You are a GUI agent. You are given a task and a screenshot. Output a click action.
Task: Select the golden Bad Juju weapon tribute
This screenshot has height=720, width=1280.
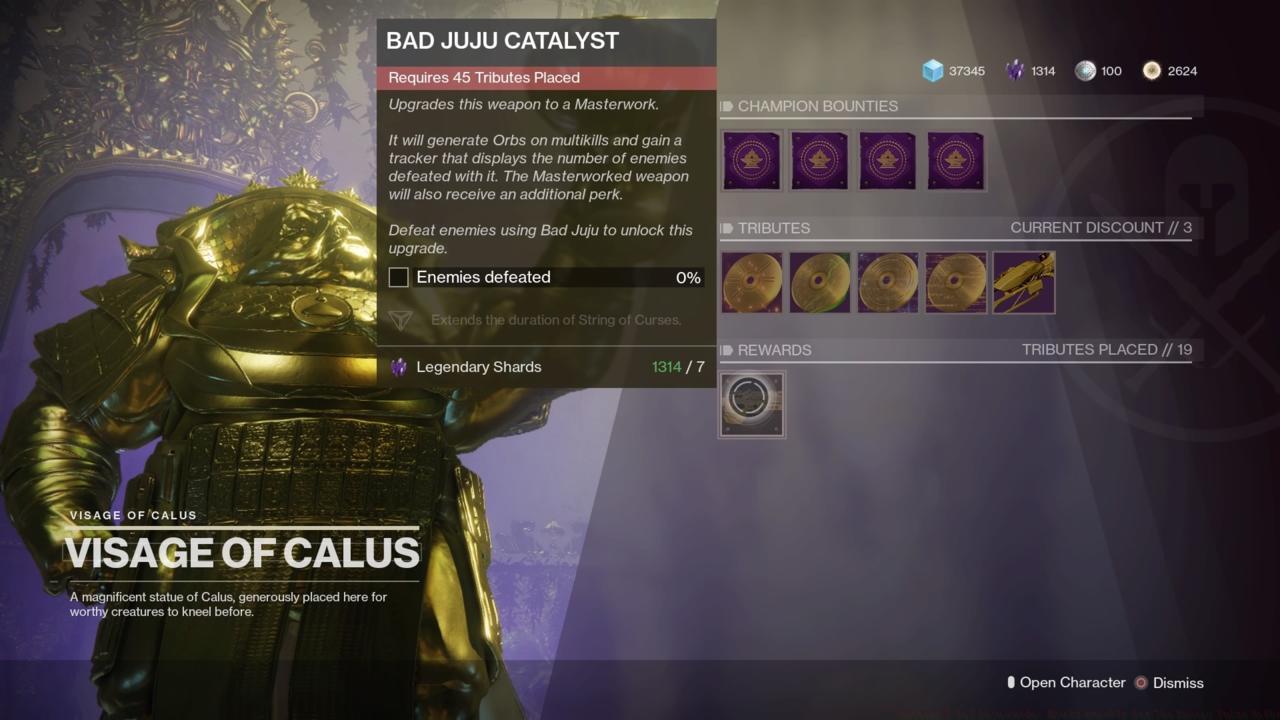(1023, 283)
